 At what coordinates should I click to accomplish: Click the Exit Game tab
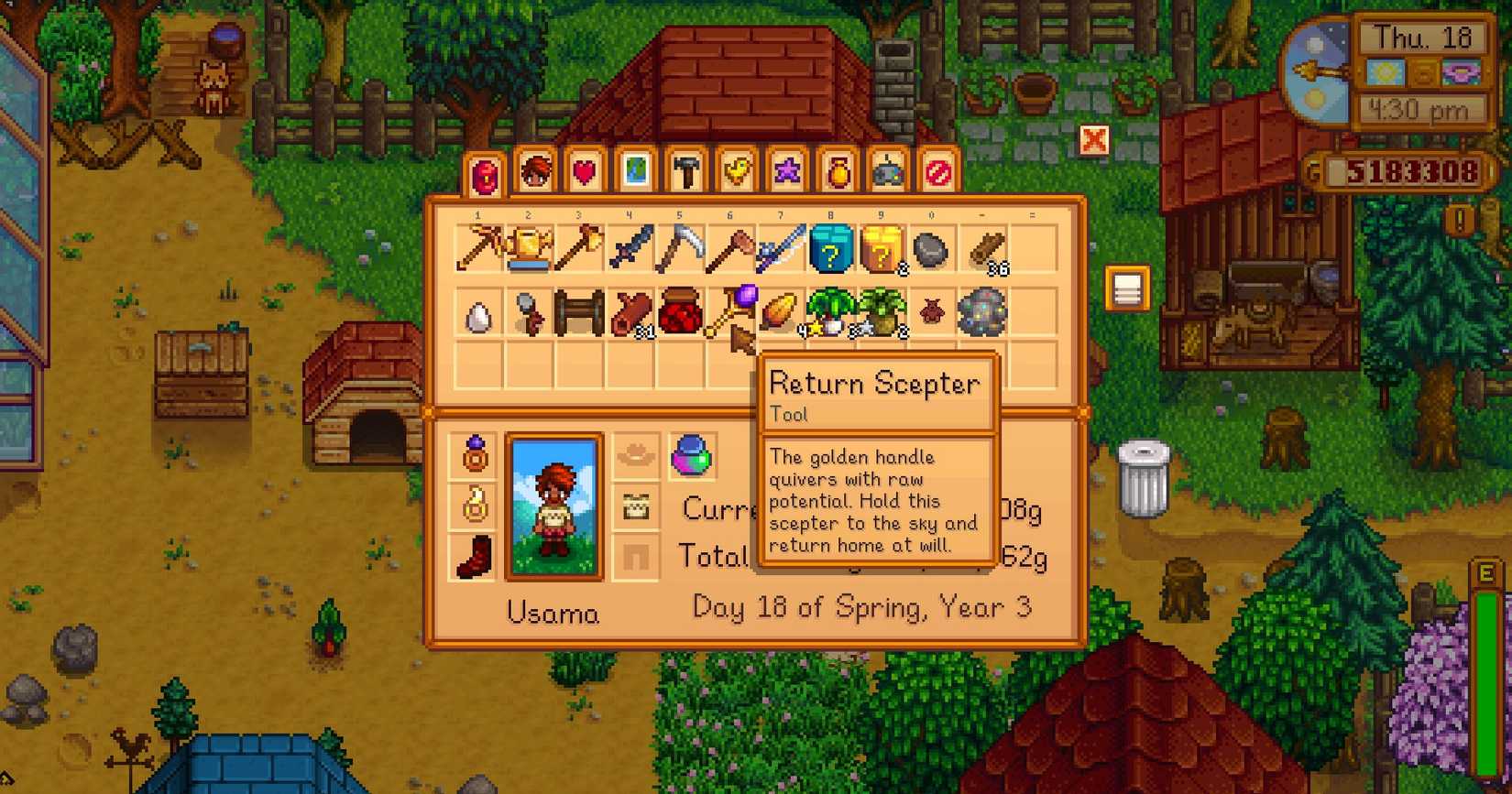pos(939,172)
